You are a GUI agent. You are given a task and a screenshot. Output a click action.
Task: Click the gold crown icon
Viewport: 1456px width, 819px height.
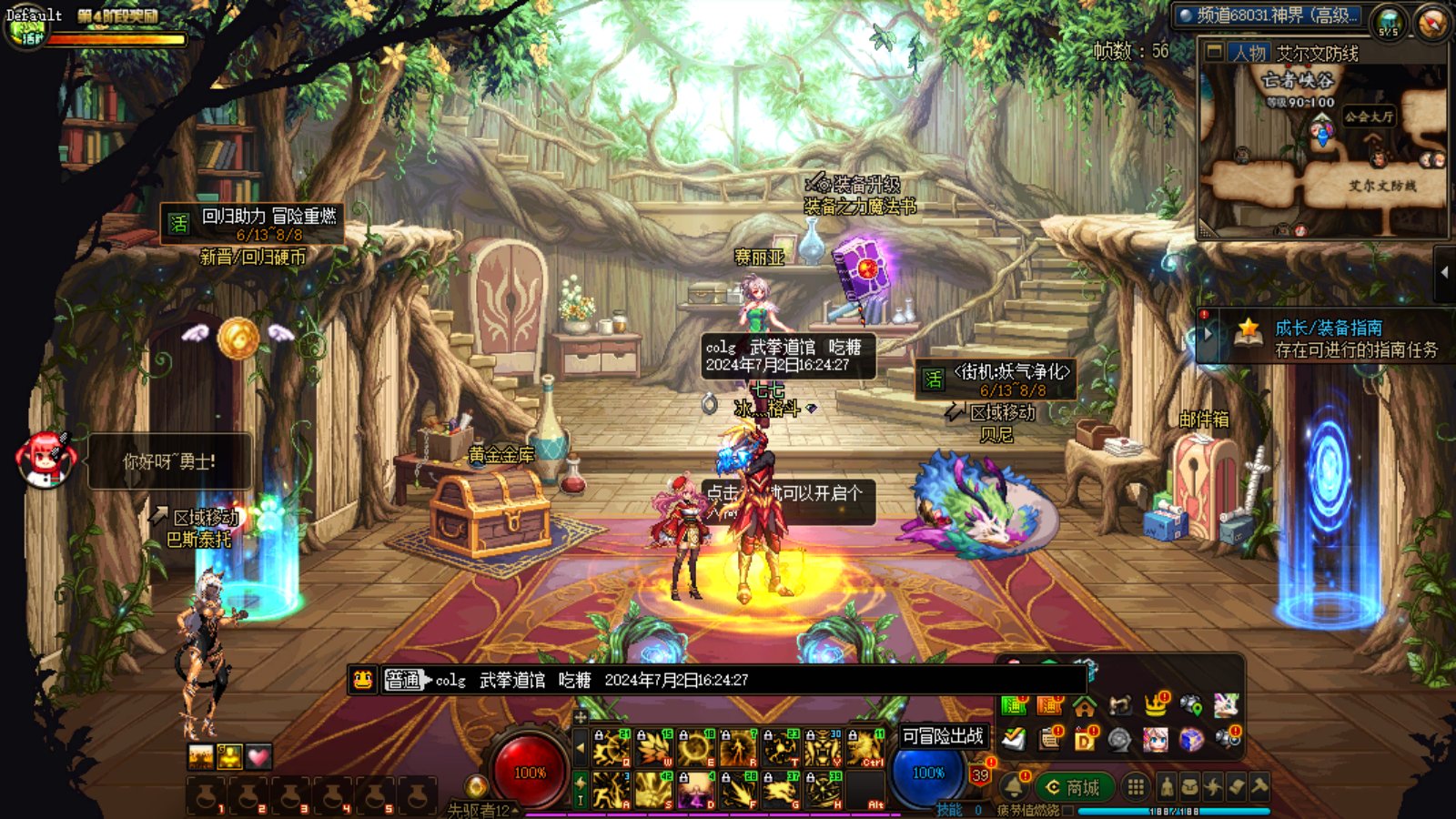coord(1156,705)
